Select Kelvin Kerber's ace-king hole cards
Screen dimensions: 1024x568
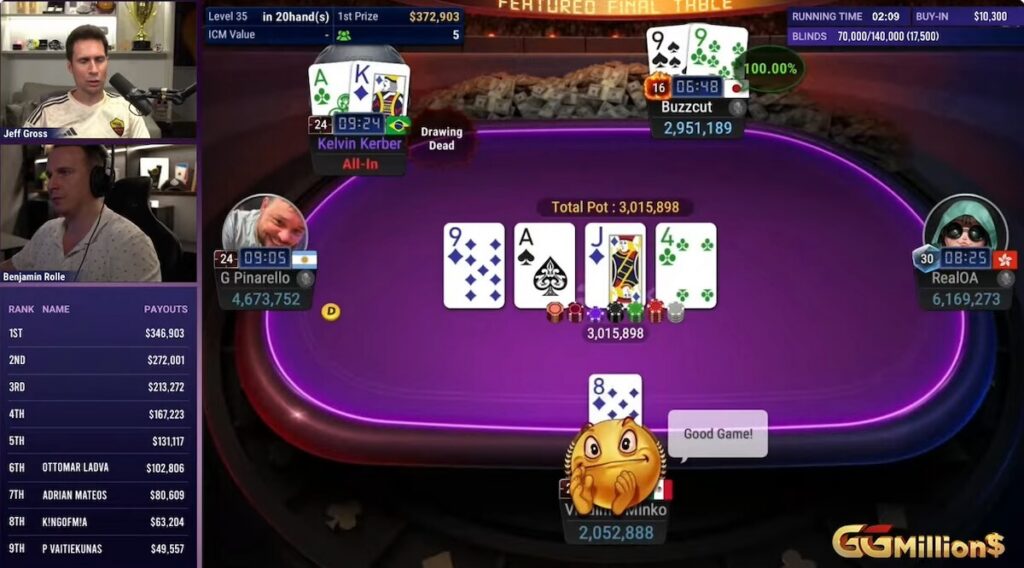coord(359,90)
